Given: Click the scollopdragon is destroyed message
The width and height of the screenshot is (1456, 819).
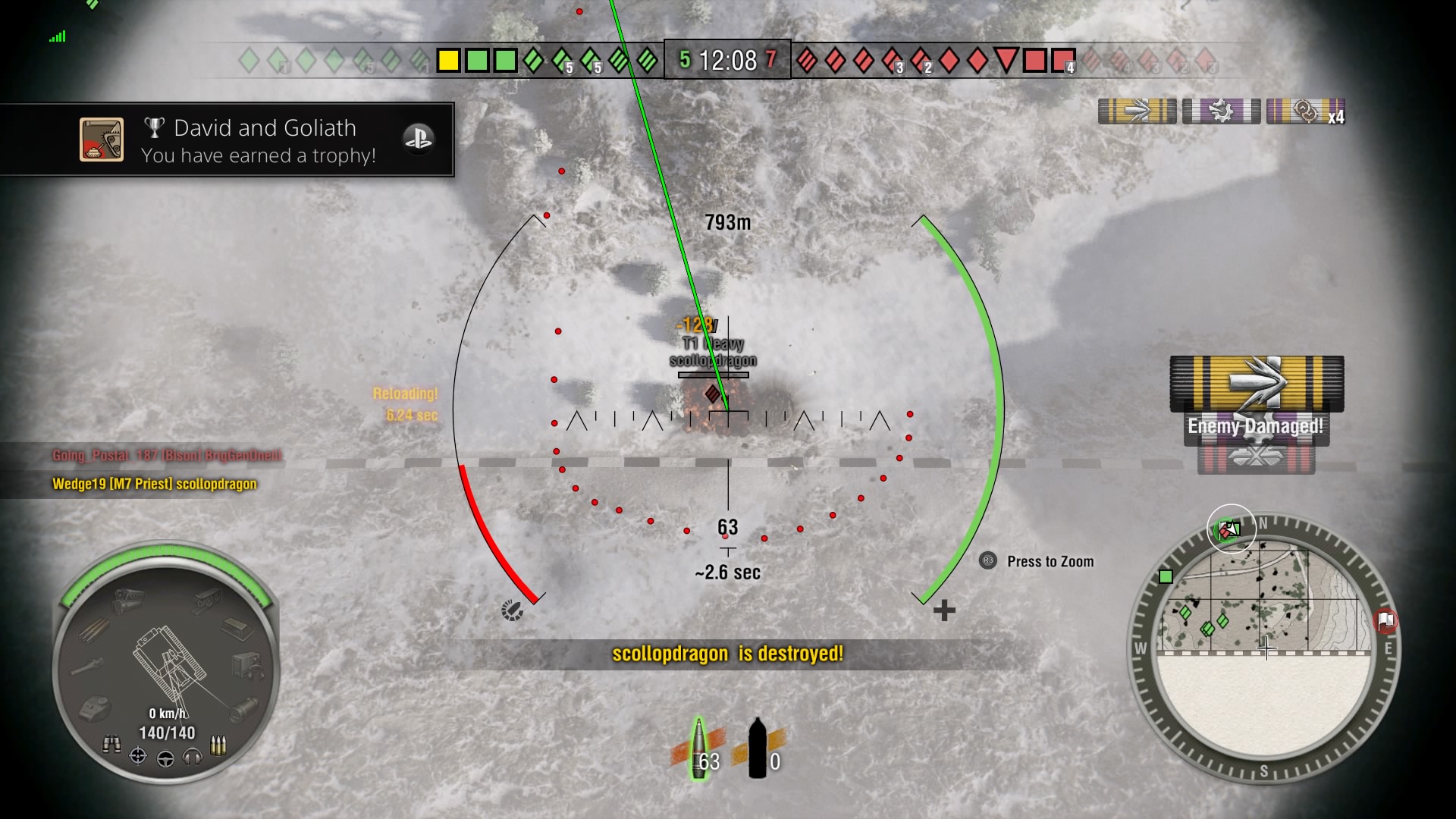Looking at the screenshot, I should [727, 654].
